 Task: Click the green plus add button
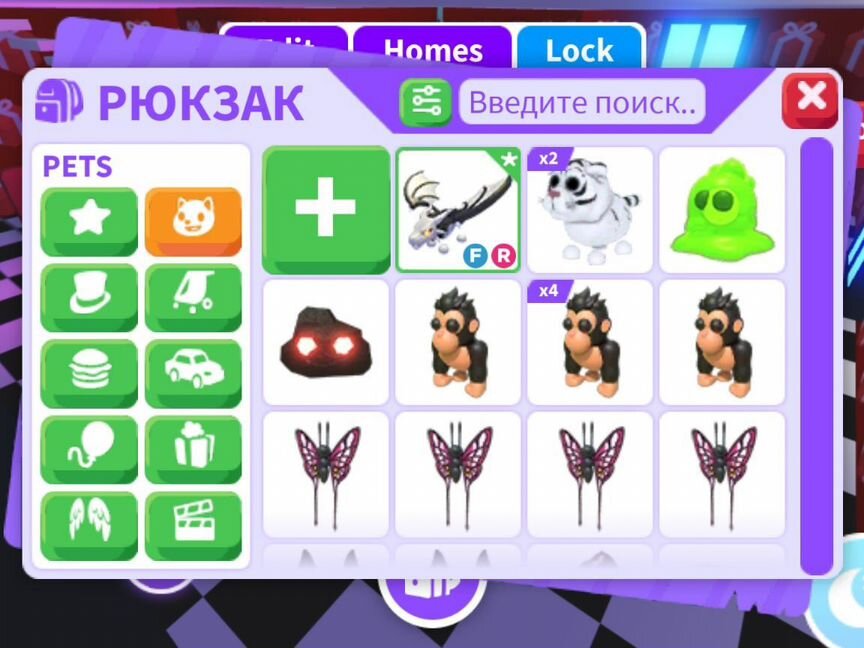(326, 210)
